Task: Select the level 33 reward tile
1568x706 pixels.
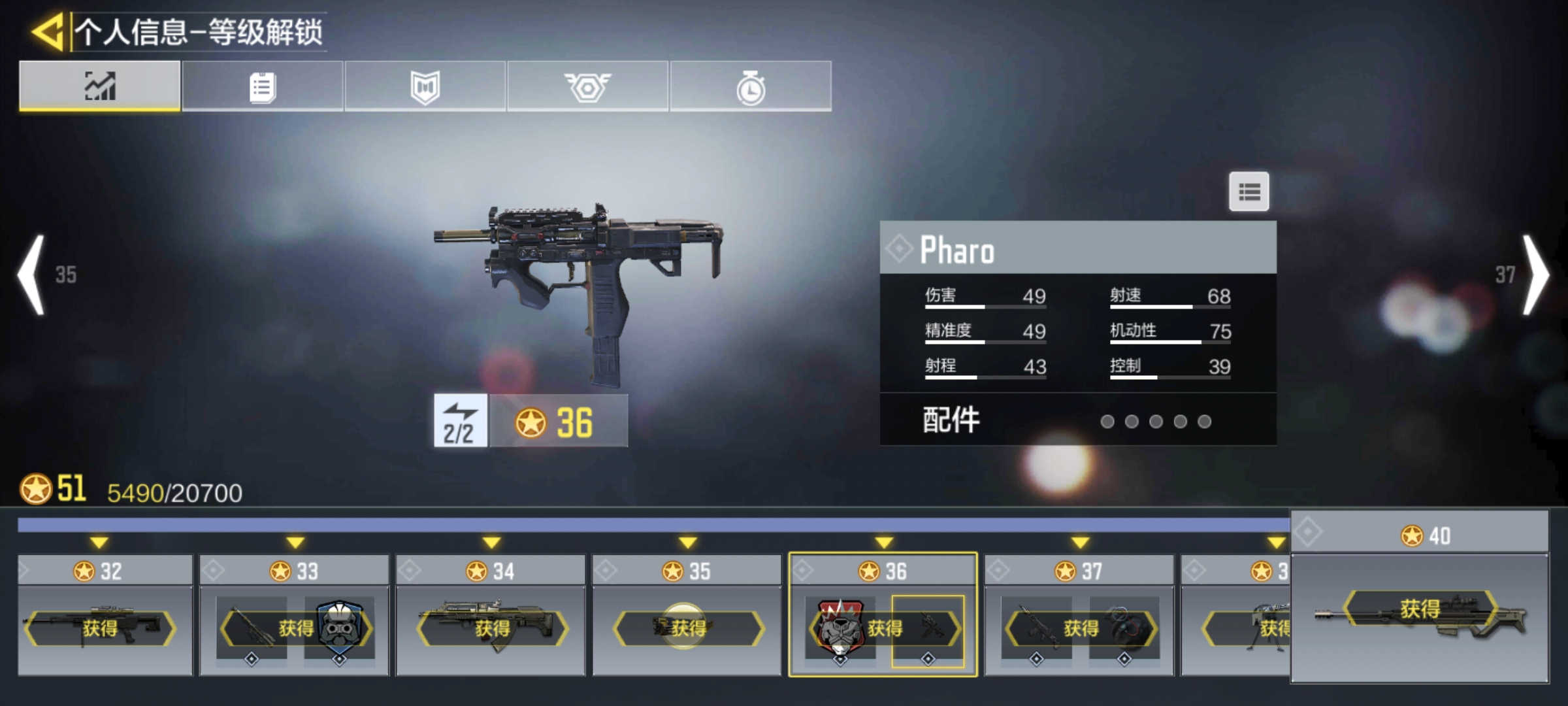Action: [x=294, y=614]
